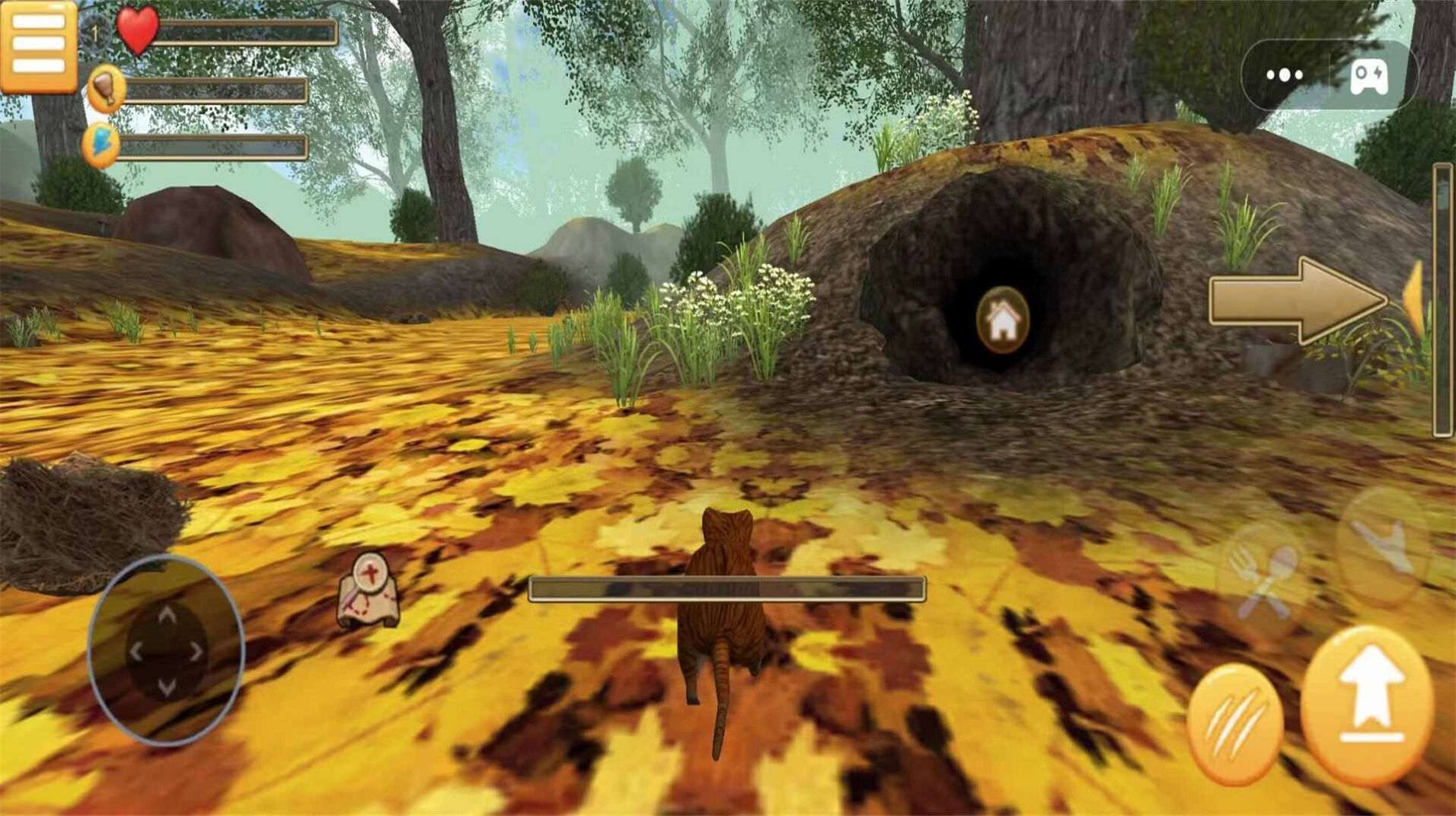Open the hamburger menu
The height and width of the screenshot is (816, 1456).
pos(38,46)
